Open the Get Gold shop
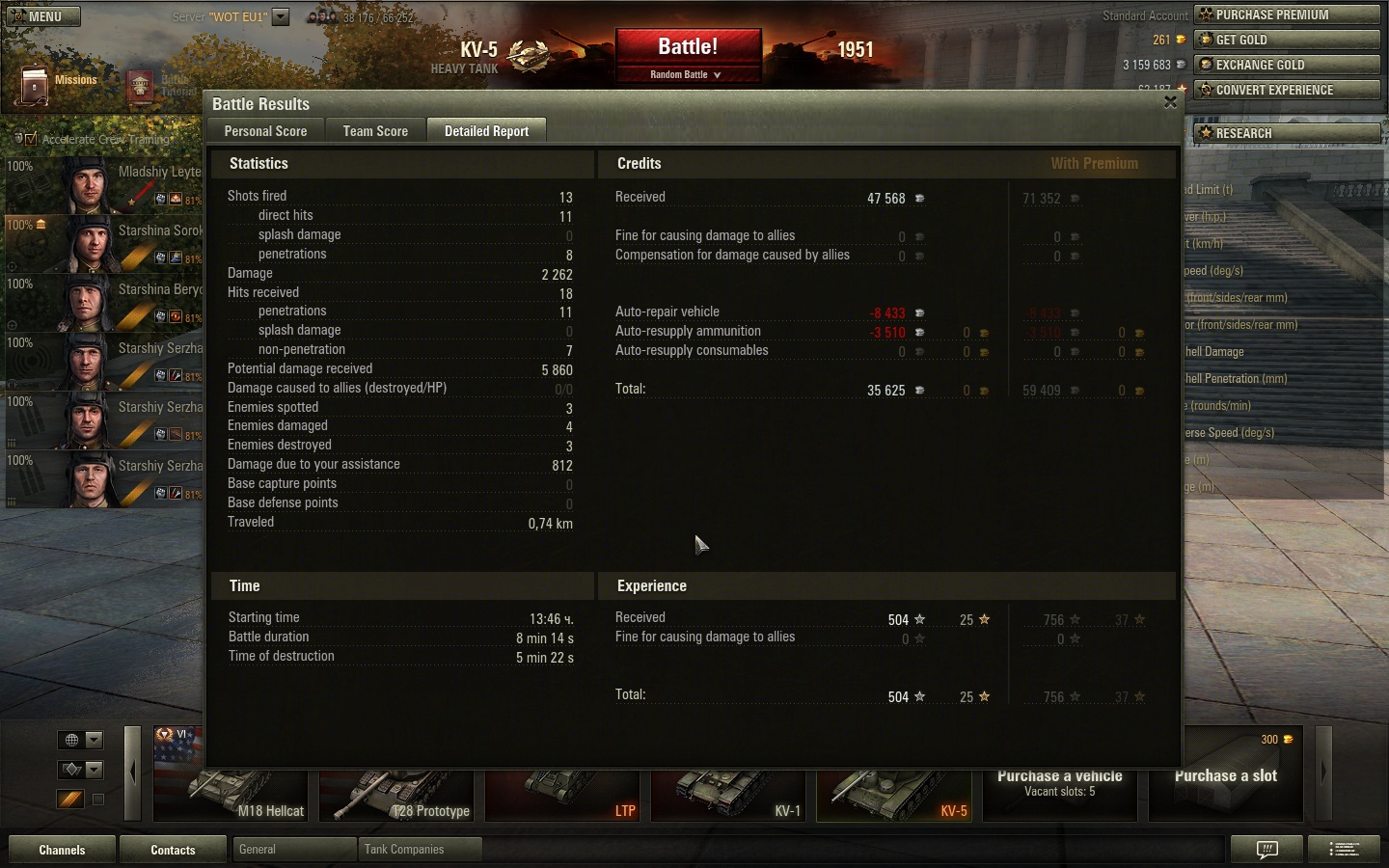The image size is (1389, 868). click(1287, 40)
